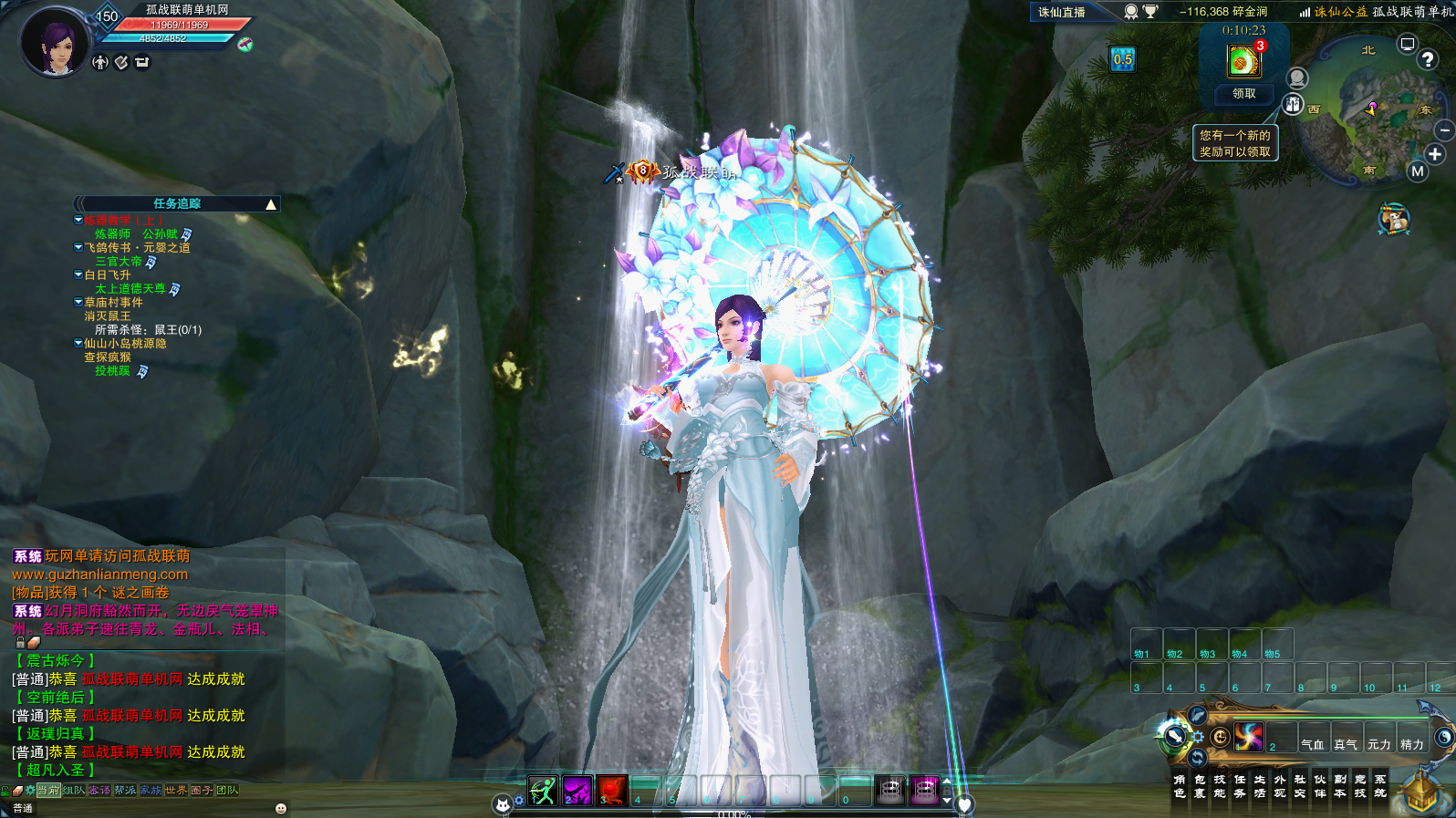Open the 系统 system menu

point(1380,786)
